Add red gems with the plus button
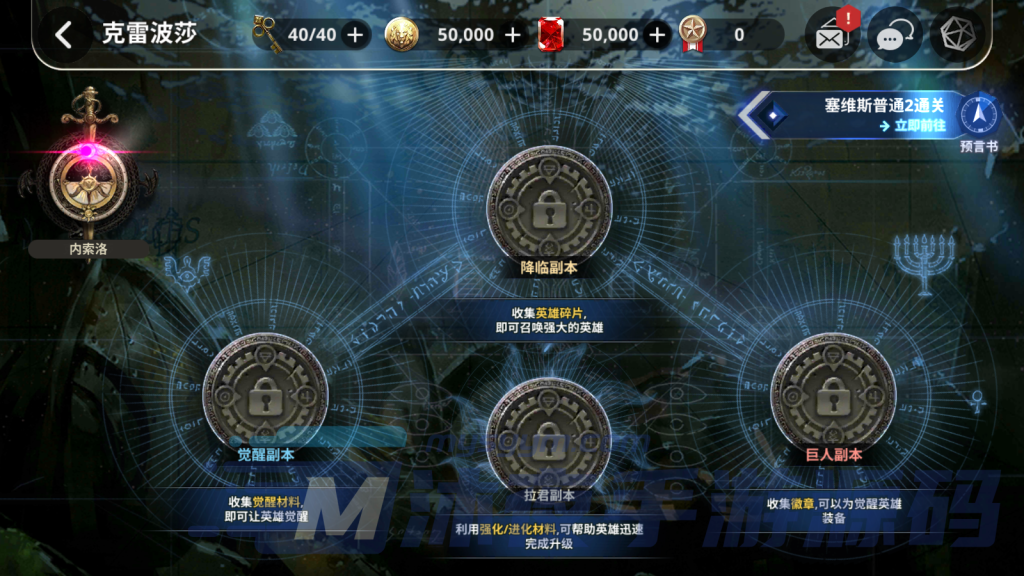Image resolution: width=1024 pixels, height=576 pixels. pos(657,35)
